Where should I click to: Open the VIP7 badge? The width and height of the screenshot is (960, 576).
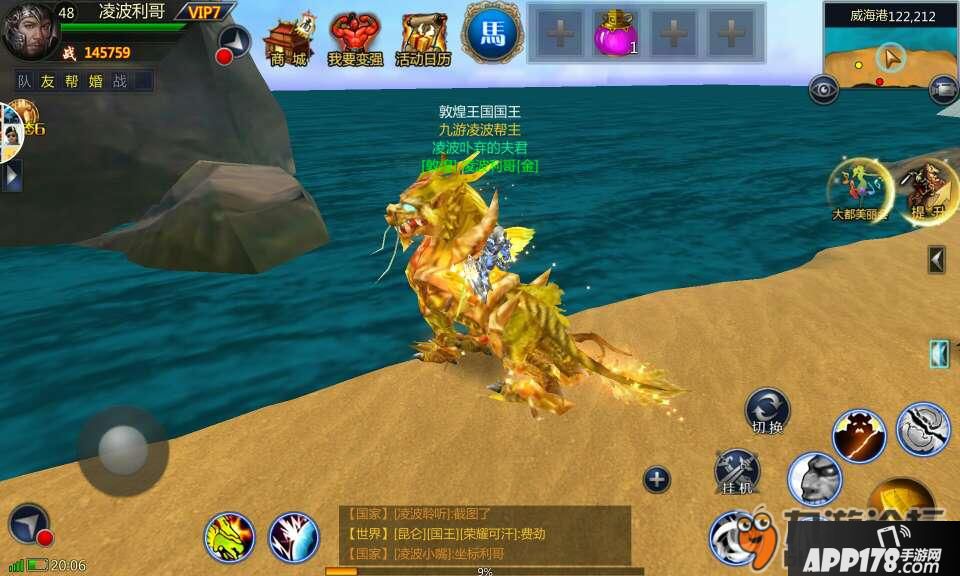tap(205, 12)
